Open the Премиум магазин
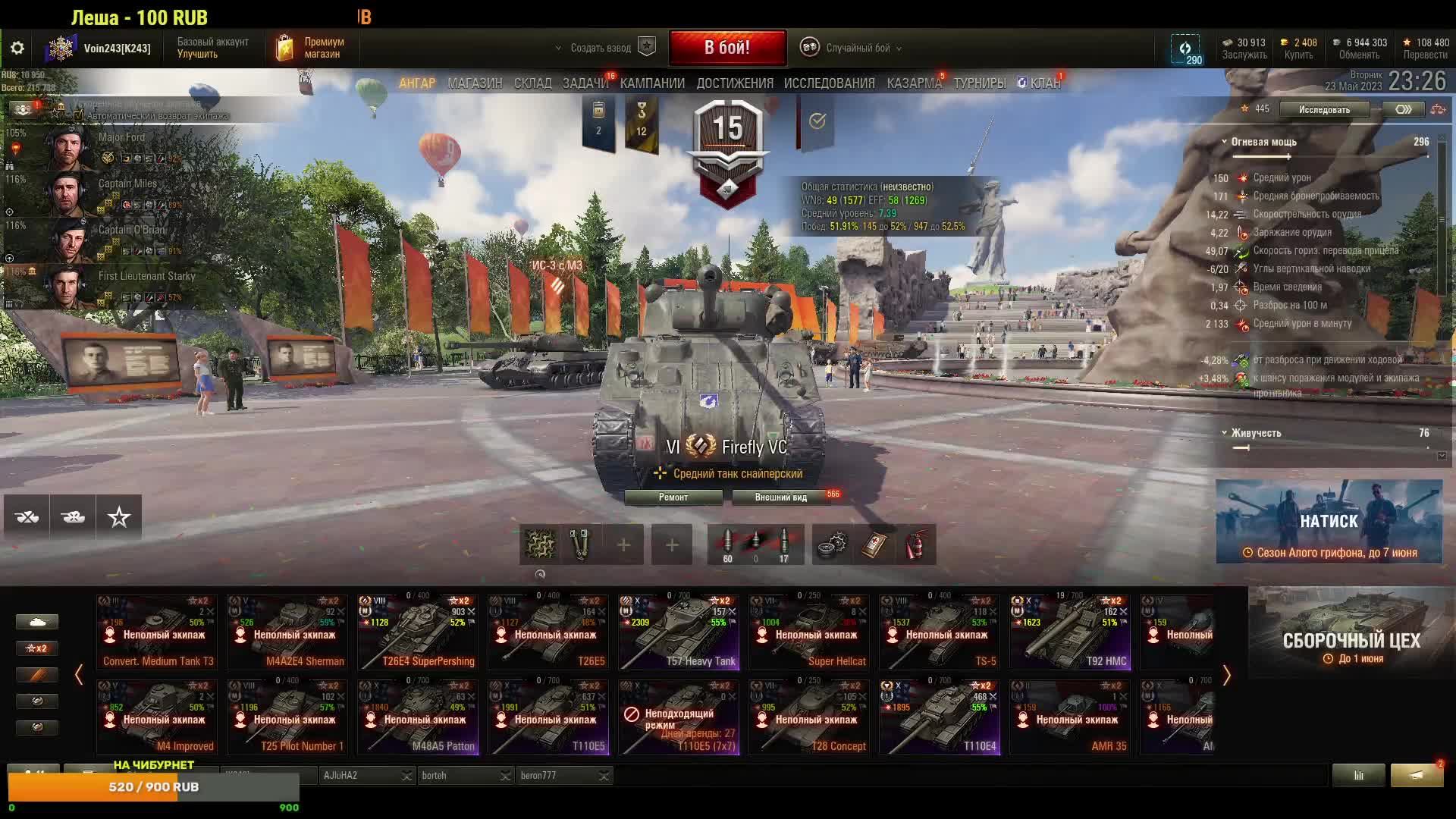Screen dimensions: 1456x819 click(311, 48)
